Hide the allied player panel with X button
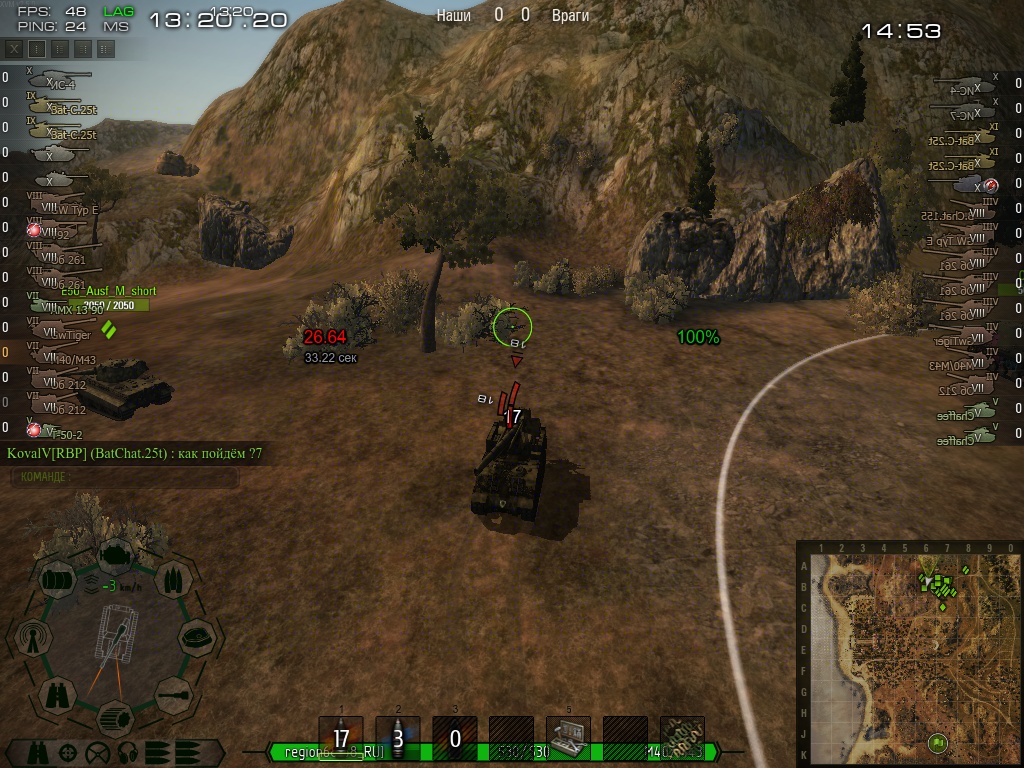 click(15, 48)
